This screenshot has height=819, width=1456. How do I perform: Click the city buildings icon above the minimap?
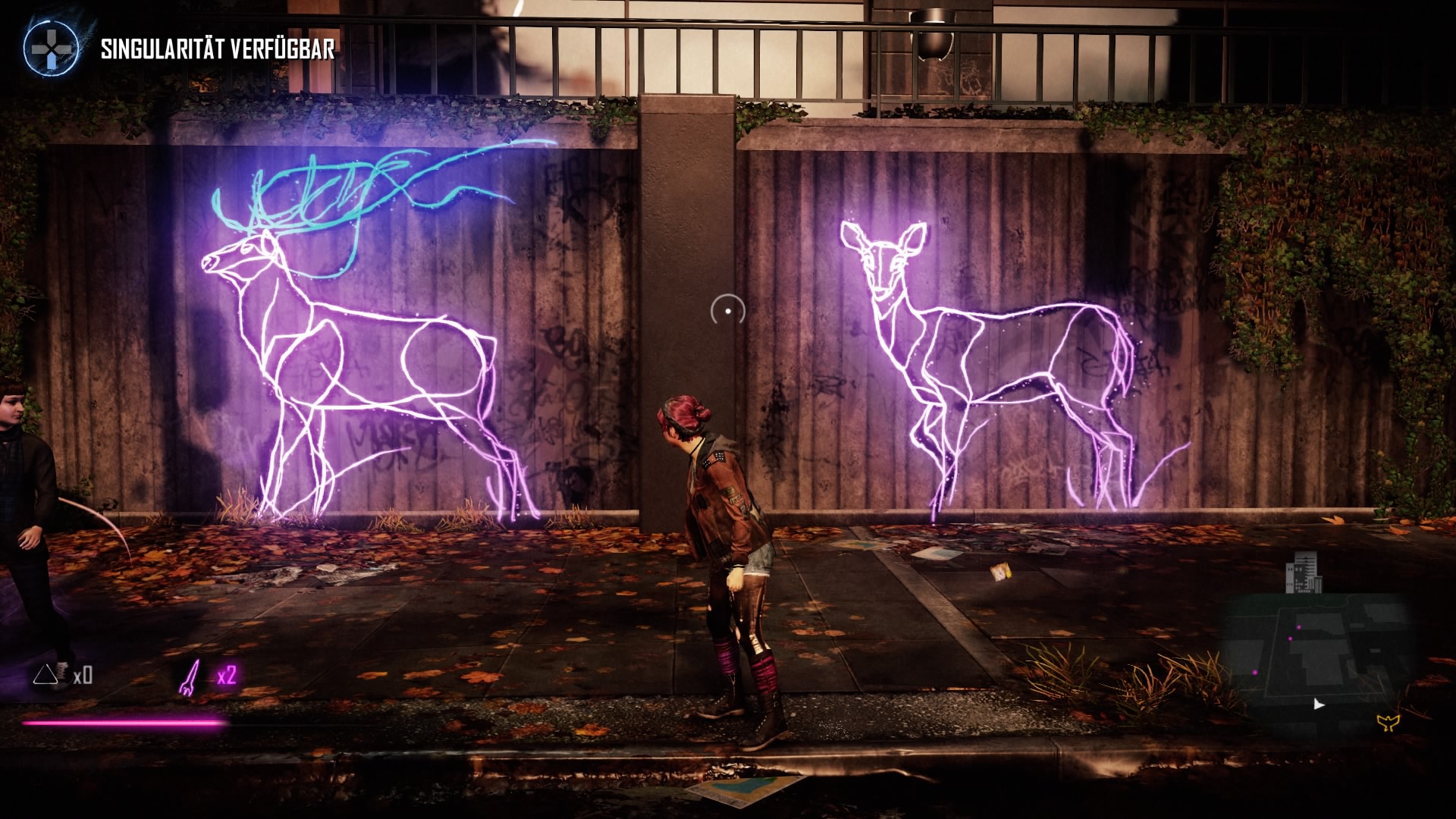(1304, 574)
